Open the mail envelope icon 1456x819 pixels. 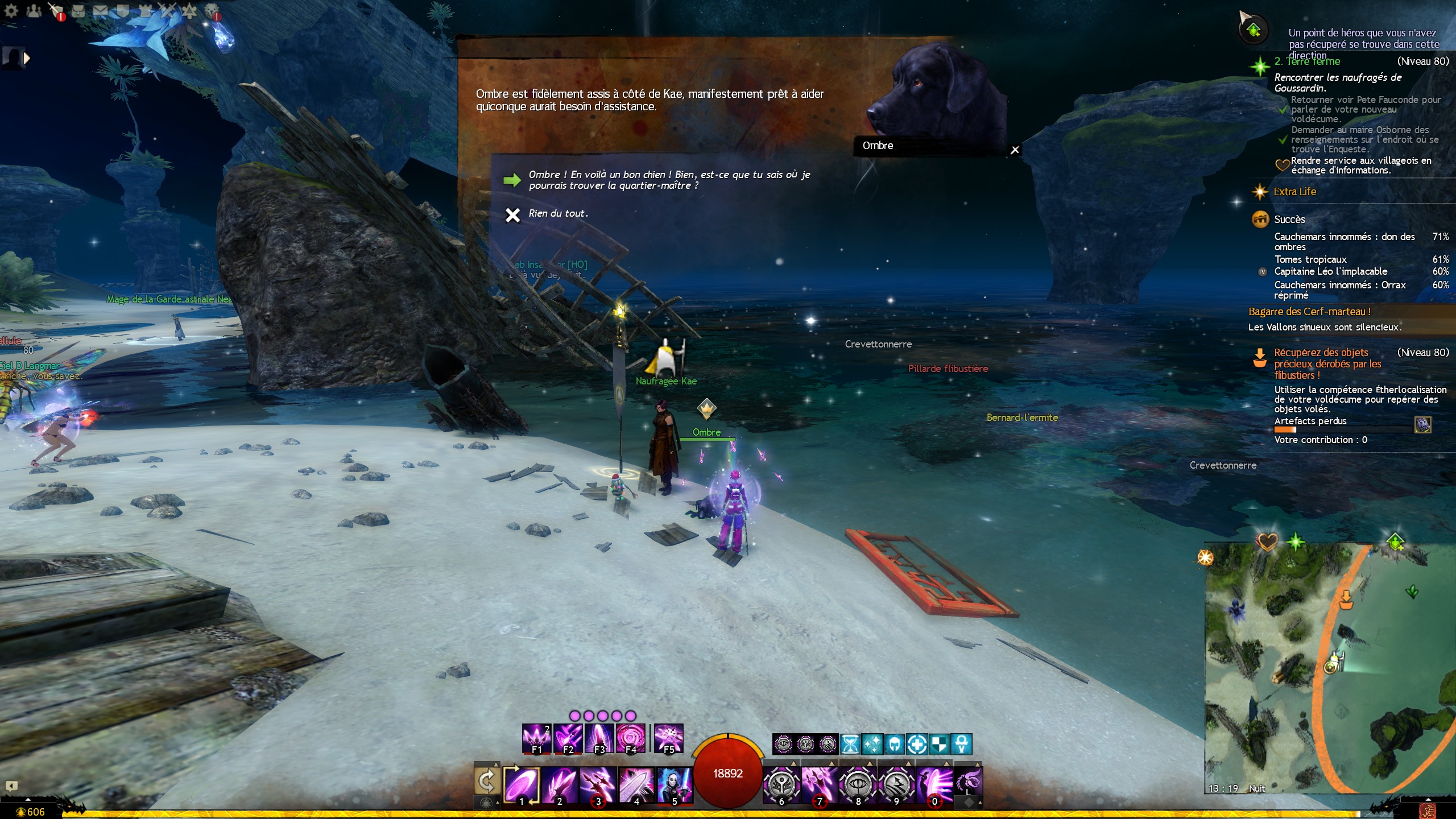[x=101, y=11]
